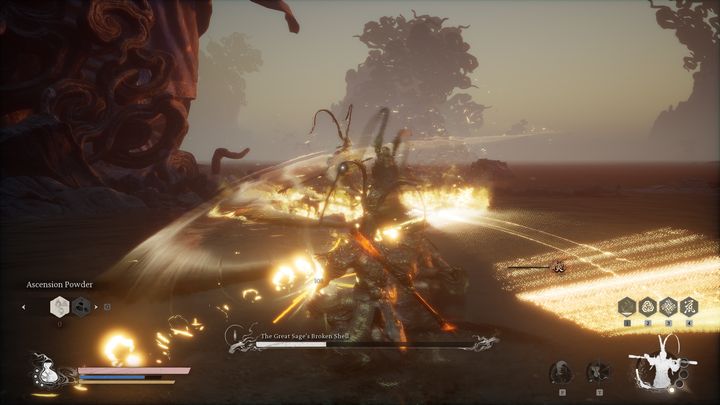Select the Ascension Powder item slot
This screenshot has height=405, width=720.
[59, 307]
